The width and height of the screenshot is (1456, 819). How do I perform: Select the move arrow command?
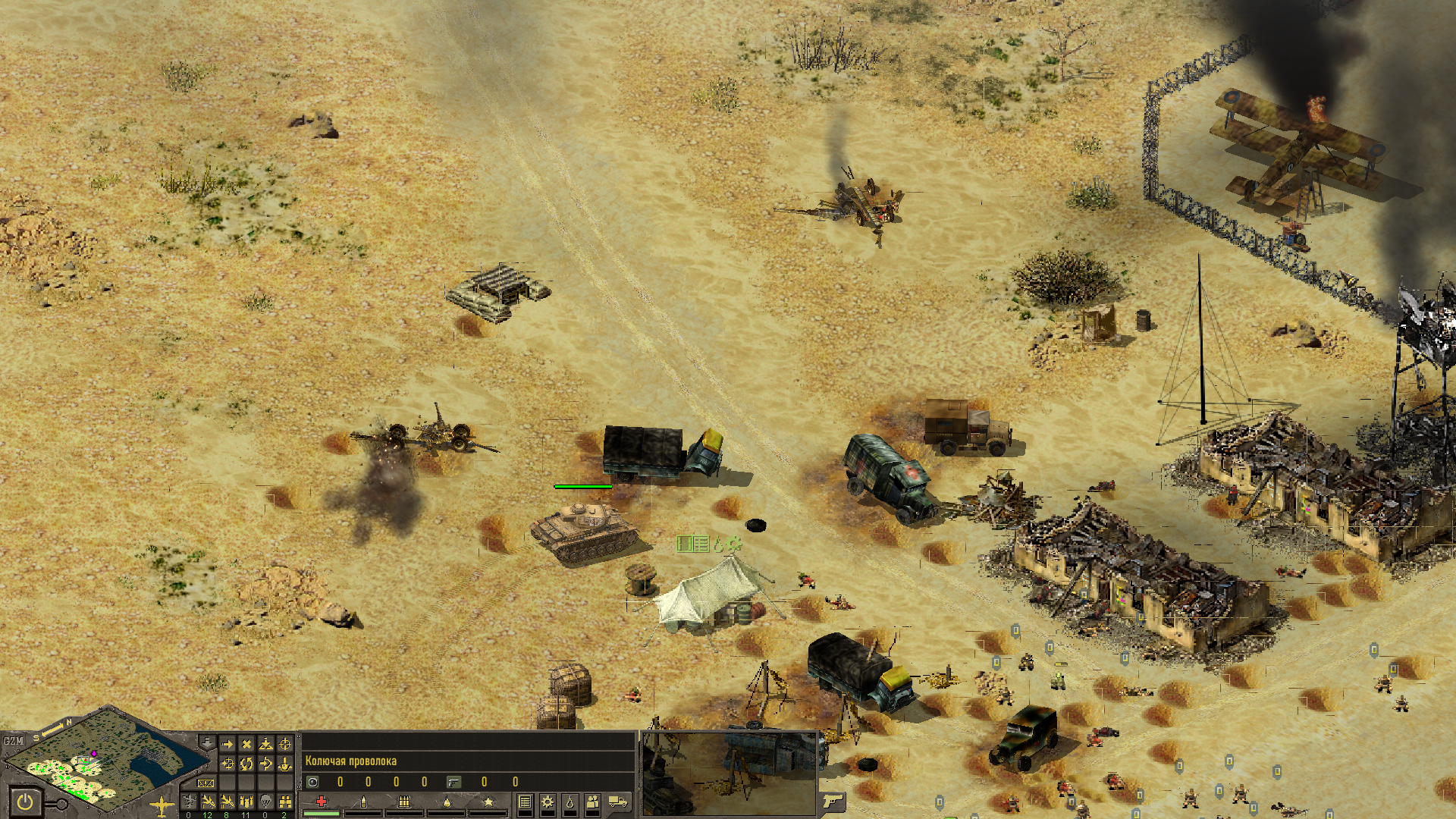(227, 744)
